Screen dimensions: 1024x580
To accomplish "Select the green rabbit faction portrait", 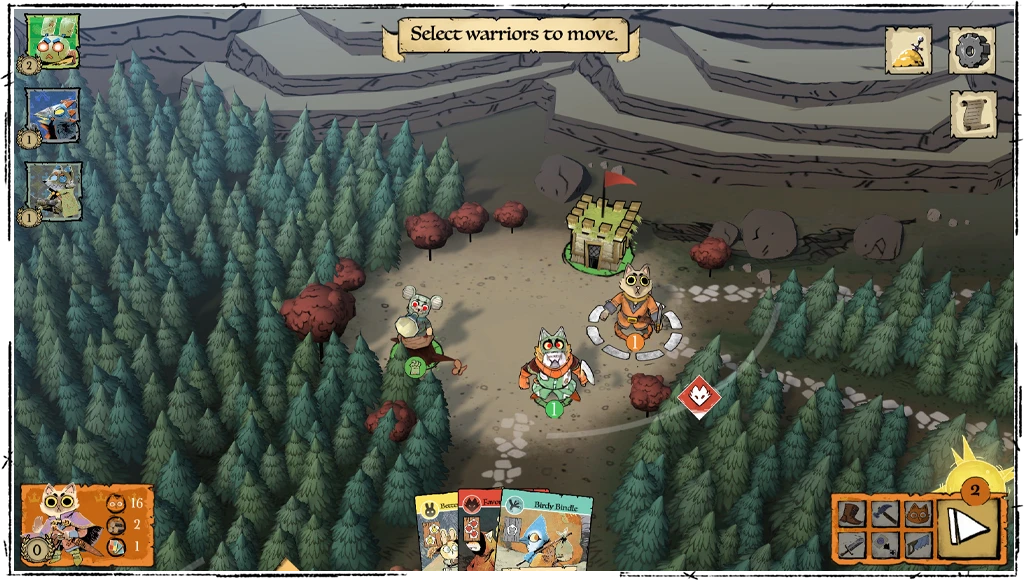I will pyautogui.click(x=52, y=40).
